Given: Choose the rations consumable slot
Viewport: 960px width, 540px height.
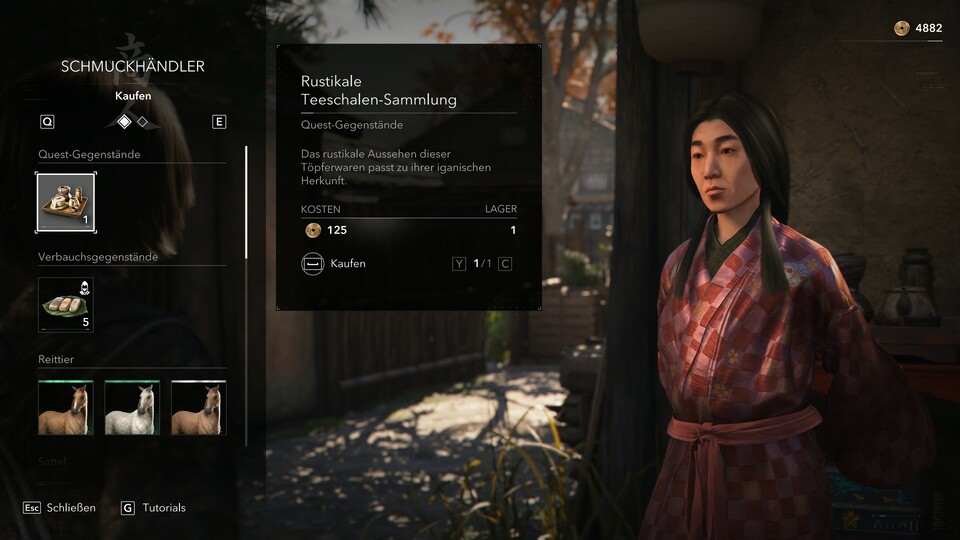Looking at the screenshot, I should coord(66,304).
